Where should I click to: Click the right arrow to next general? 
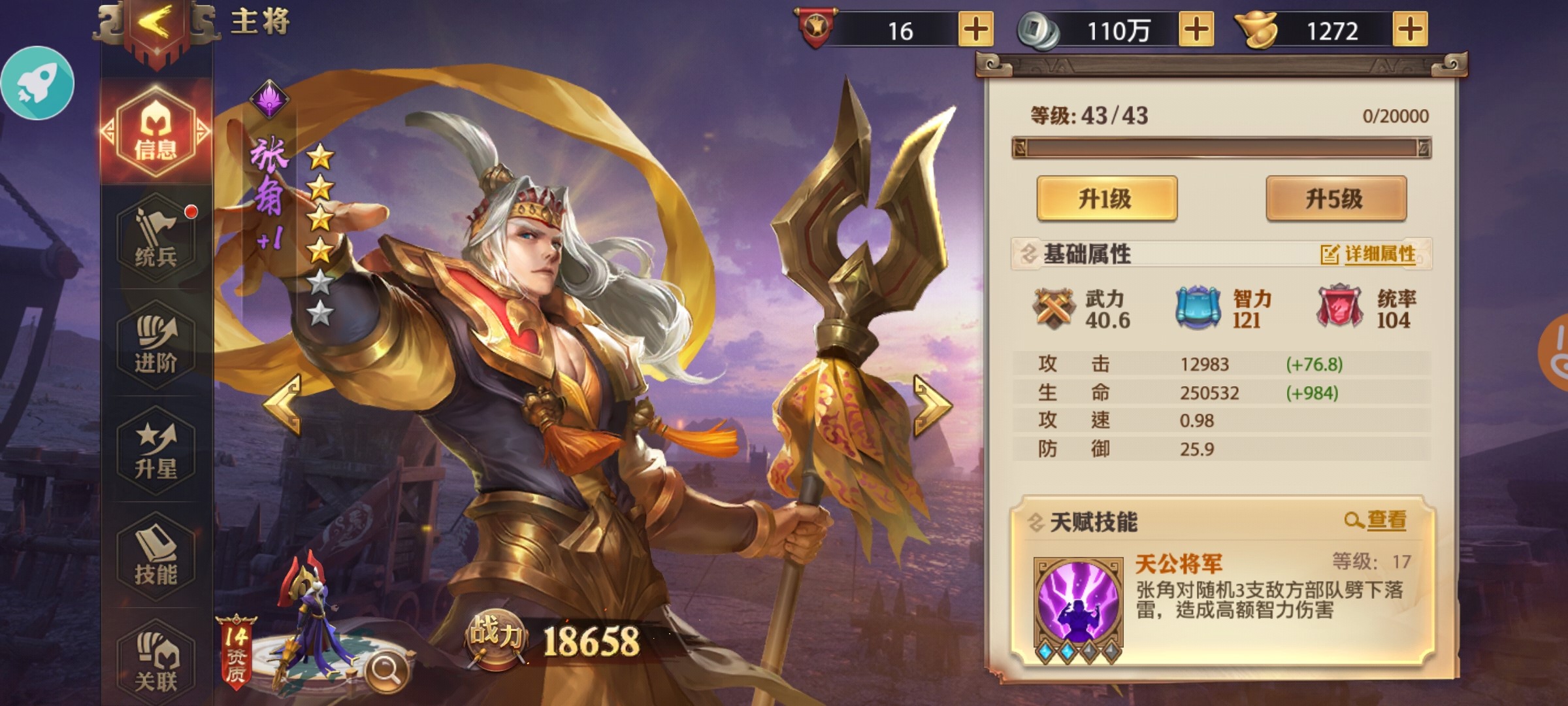(932, 405)
